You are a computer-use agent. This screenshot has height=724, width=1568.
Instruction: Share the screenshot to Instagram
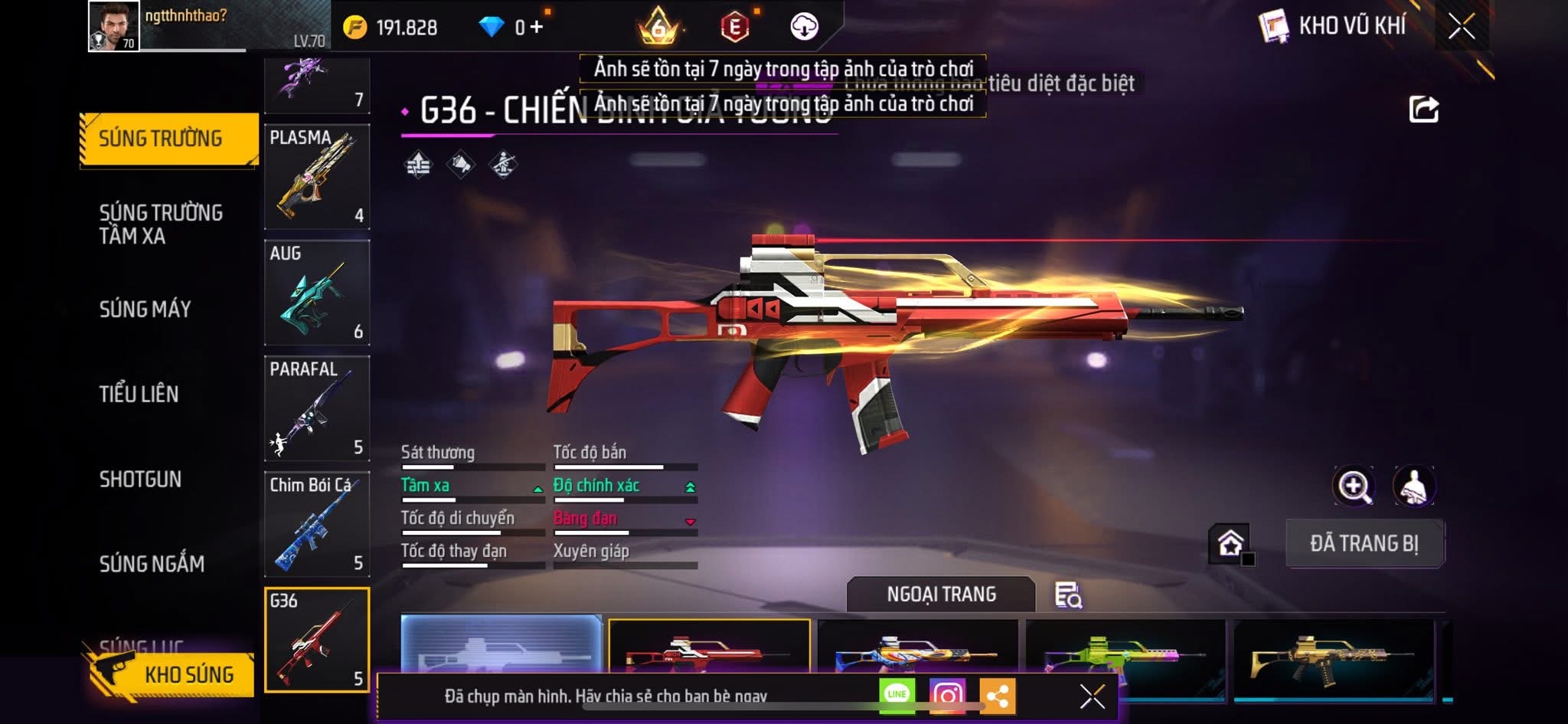tap(947, 695)
